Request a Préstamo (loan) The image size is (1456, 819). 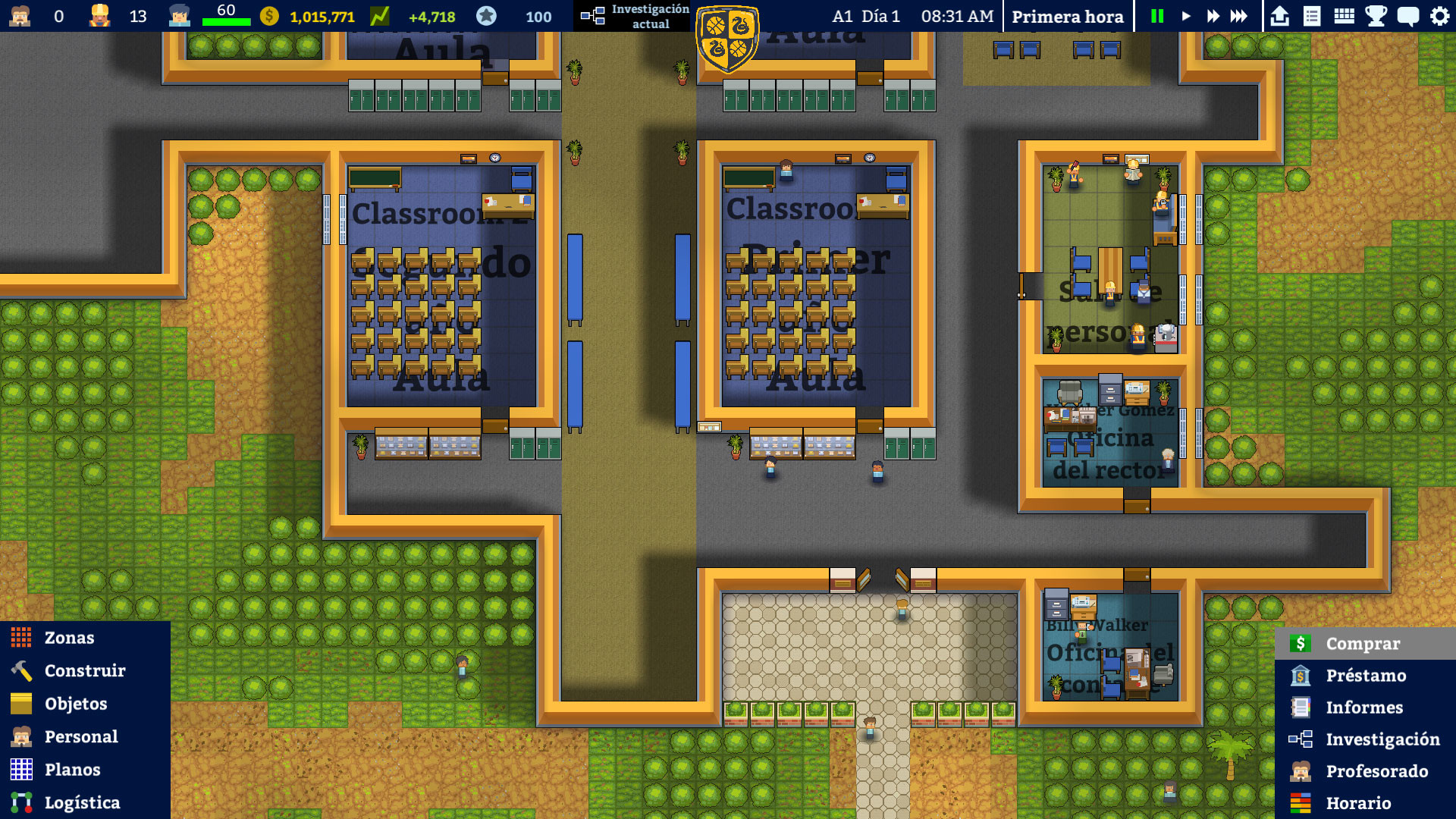pyautogui.click(x=1365, y=675)
